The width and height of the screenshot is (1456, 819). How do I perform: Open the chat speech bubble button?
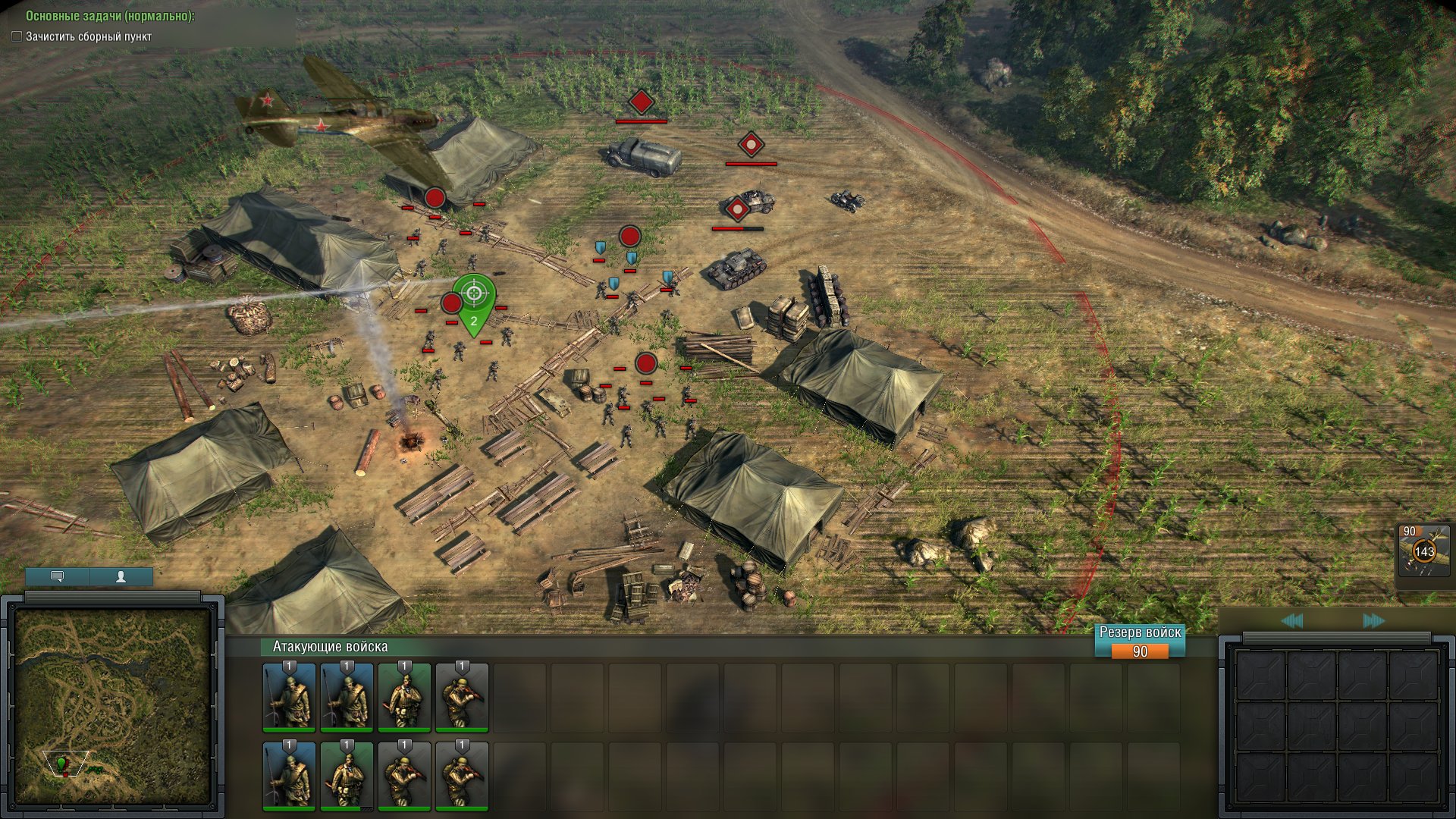tap(57, 576)
